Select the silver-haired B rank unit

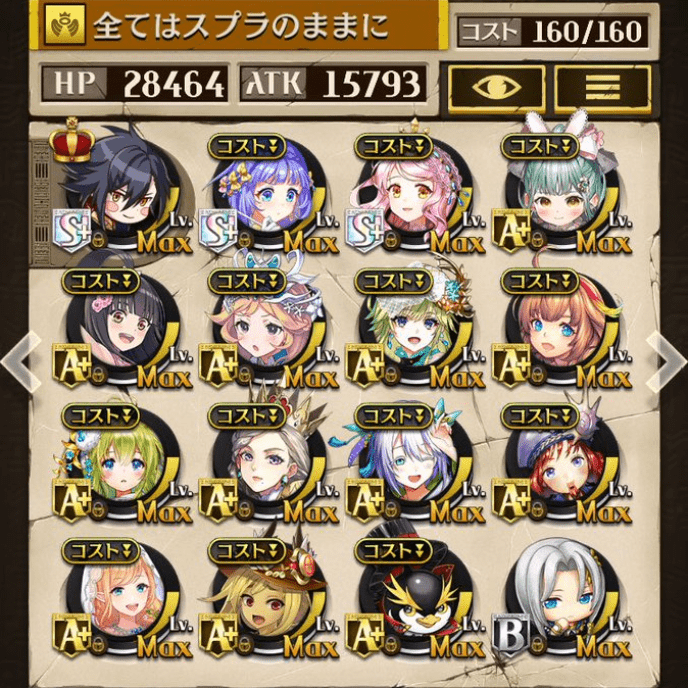coord(559,601)
